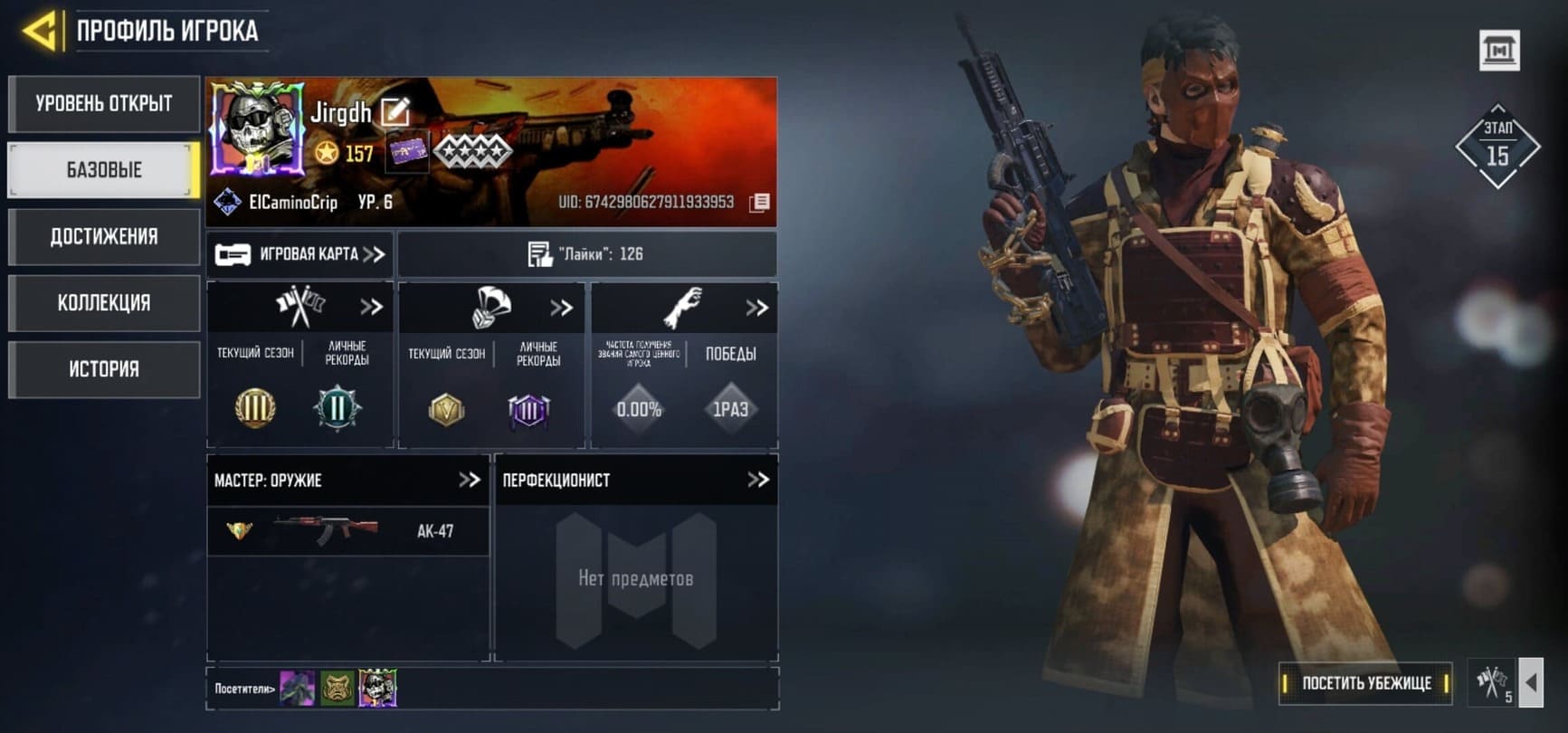Edit the player name Jirgdh
1568x733 pixels.
coord(395,112)
